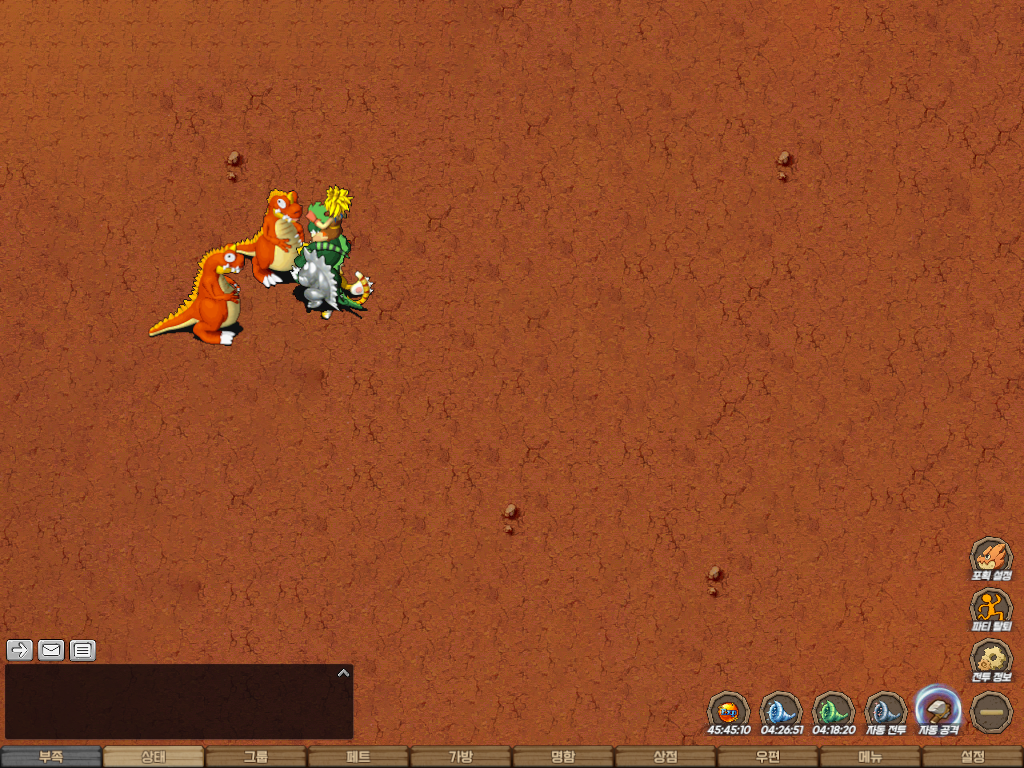Open the 페트 (pet) menu
Viewport: 1024px width, 768px height.
358,757
